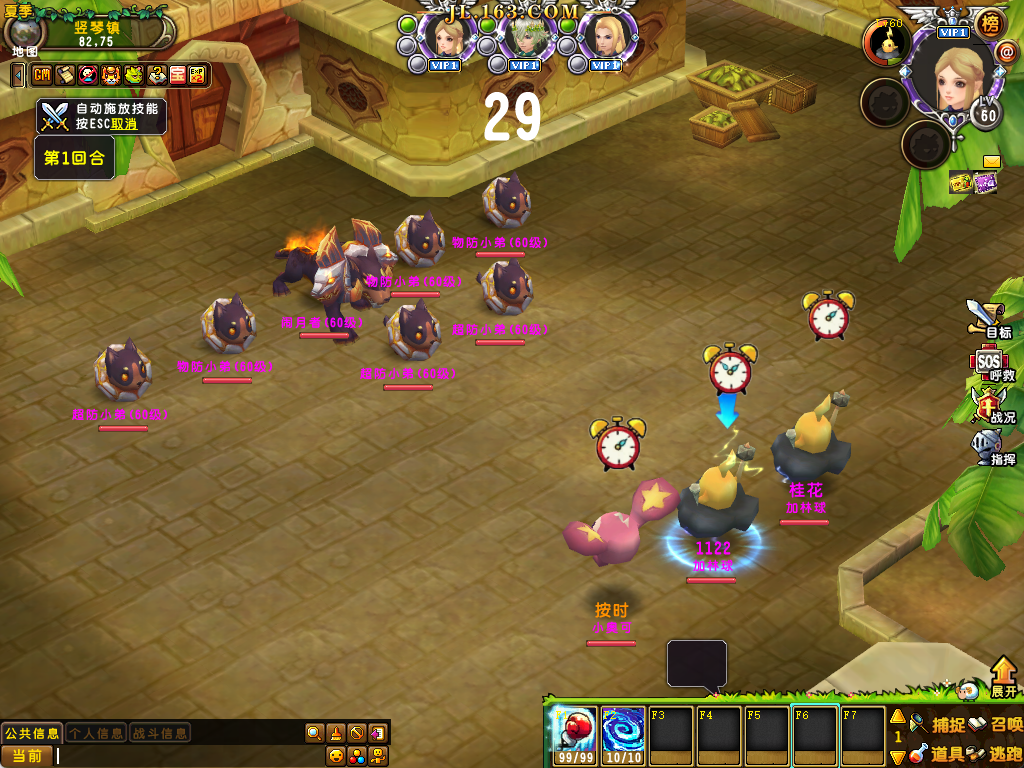Screen dimensions: 1024x768
Task: Expand the panel with the 展开 arrow
Action: coord(1004,677)
